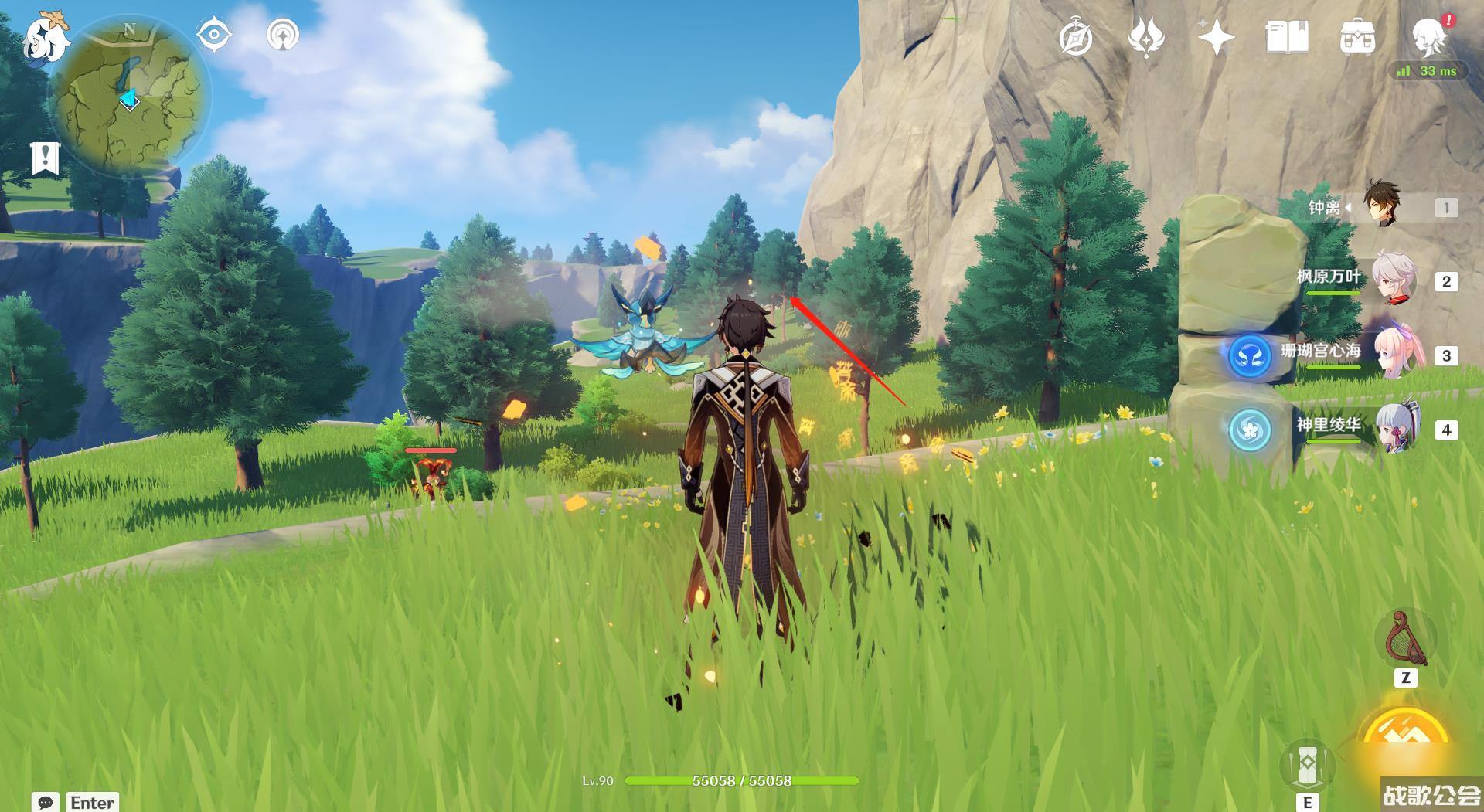Open the character profile icon with alert
This screenshot has width=1484, height=812.
(x=1428, y=36)
